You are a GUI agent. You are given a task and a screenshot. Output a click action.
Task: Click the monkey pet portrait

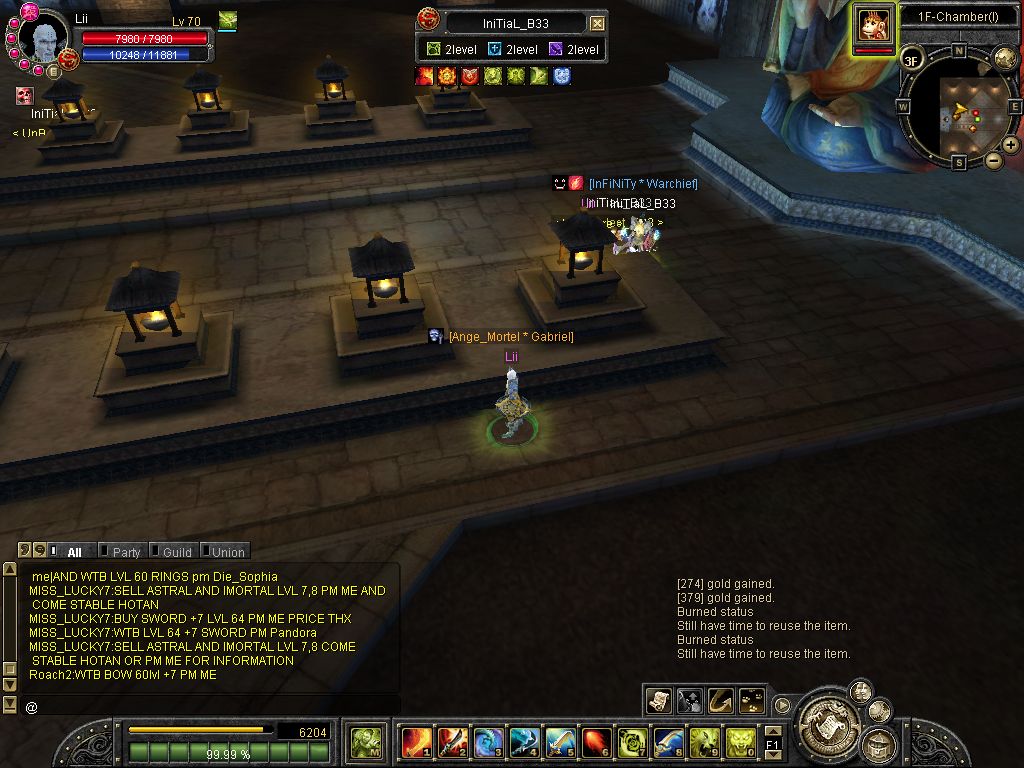873,25
